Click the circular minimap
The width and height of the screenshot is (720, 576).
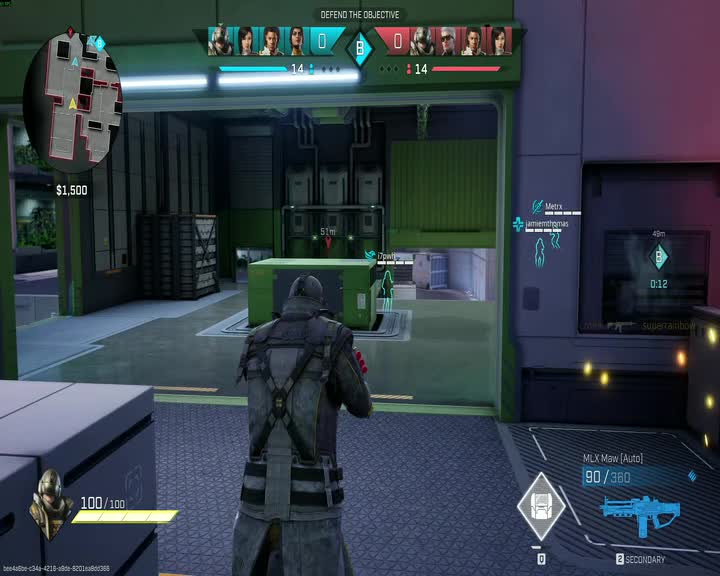click(72, 87)
